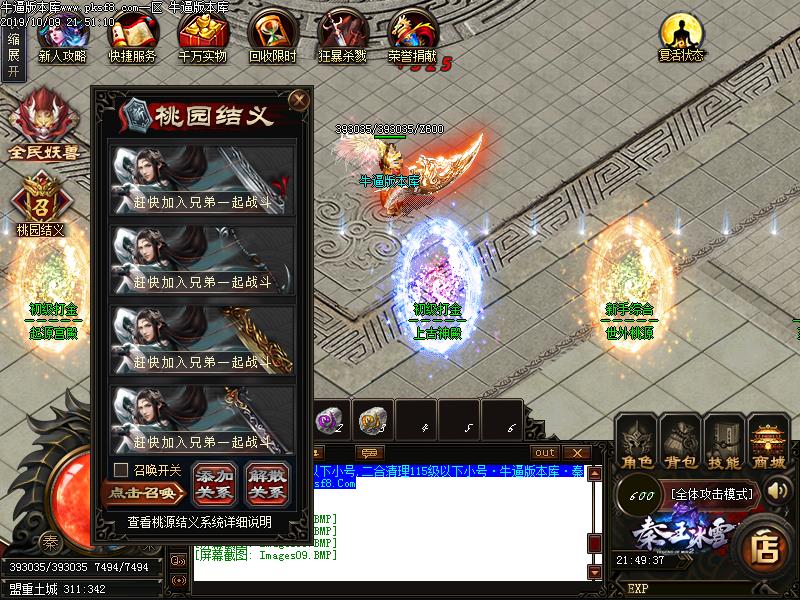Show the 技能 skills book
This screenshot has height=600, width=800.
point(726,443)
